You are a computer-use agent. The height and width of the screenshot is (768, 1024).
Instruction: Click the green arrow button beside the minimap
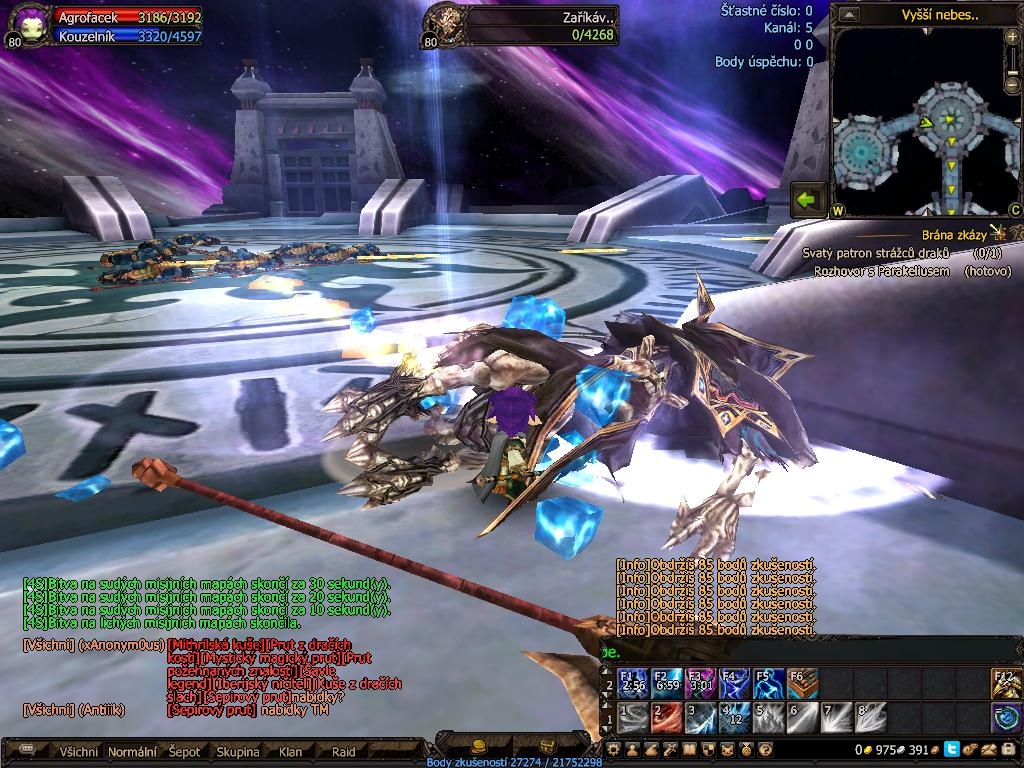807,199
